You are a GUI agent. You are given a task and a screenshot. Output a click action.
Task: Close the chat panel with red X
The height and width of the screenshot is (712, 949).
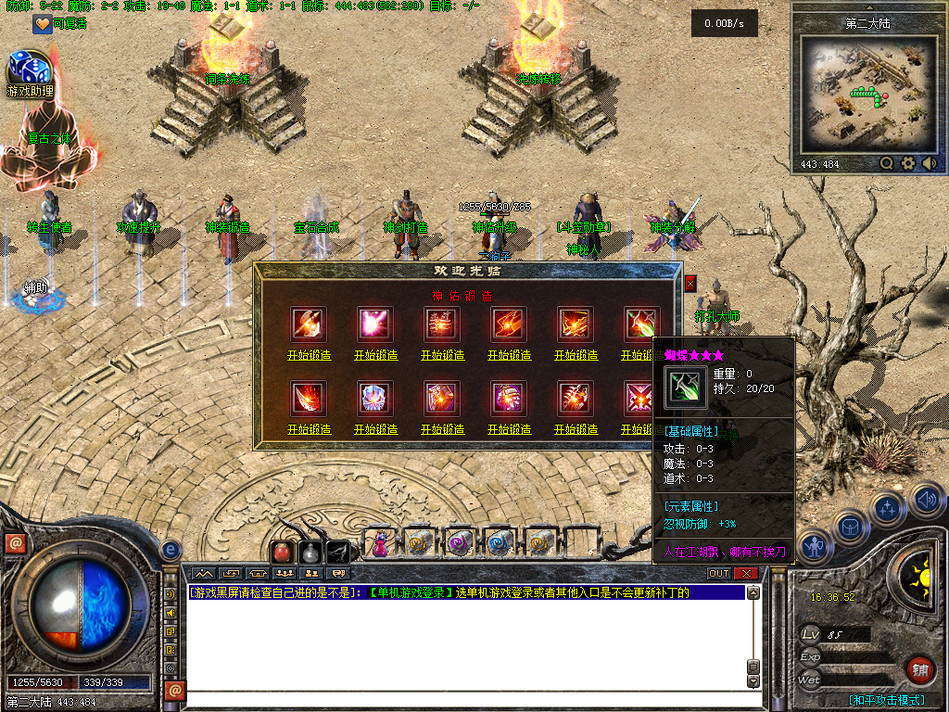[745, 573]
